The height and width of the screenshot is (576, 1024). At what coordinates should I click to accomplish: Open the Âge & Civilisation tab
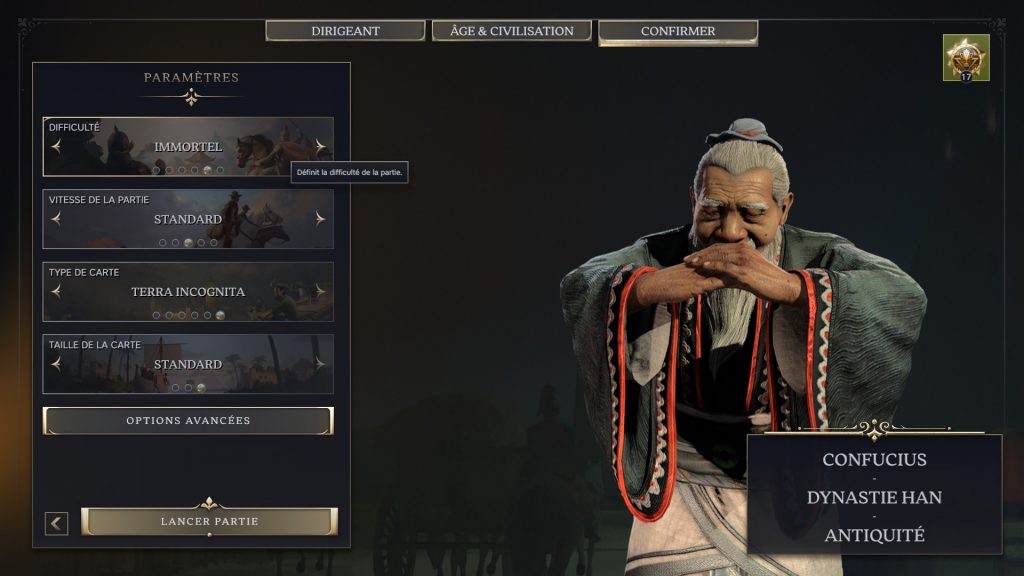click(511, 31)
